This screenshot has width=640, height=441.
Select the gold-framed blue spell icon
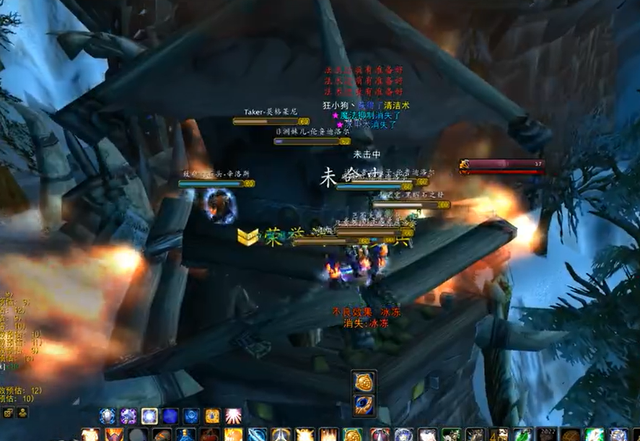pos(212,416)
